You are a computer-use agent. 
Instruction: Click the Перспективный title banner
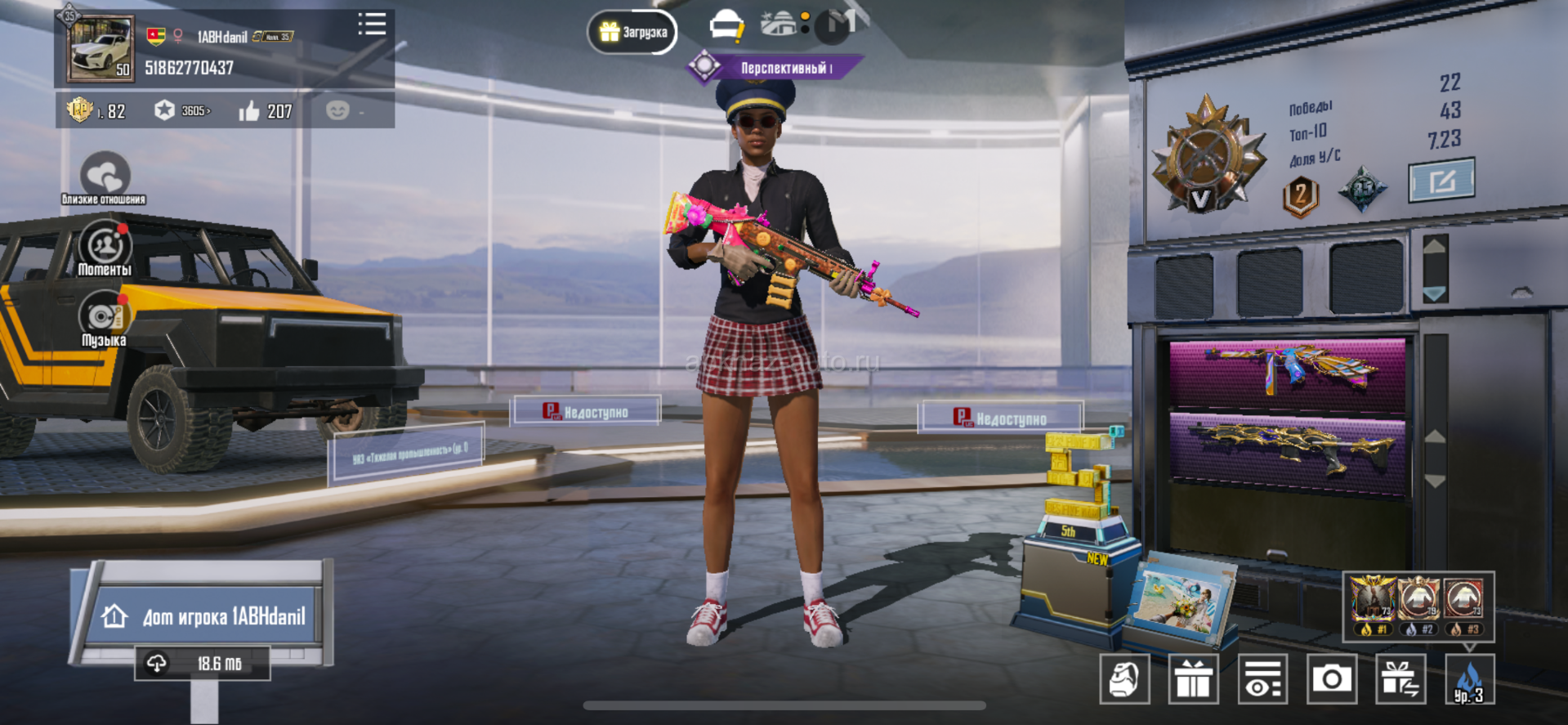tap(775, 68)
